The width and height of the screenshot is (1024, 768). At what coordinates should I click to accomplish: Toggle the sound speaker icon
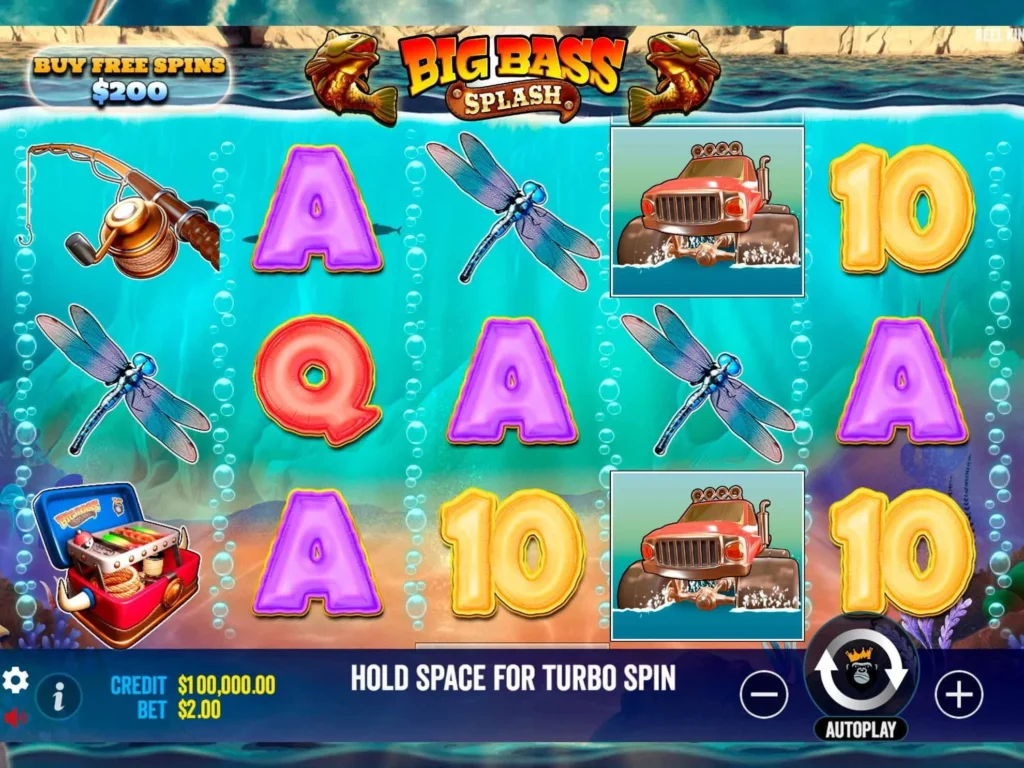pyautogui.click(x=15, y=718)
